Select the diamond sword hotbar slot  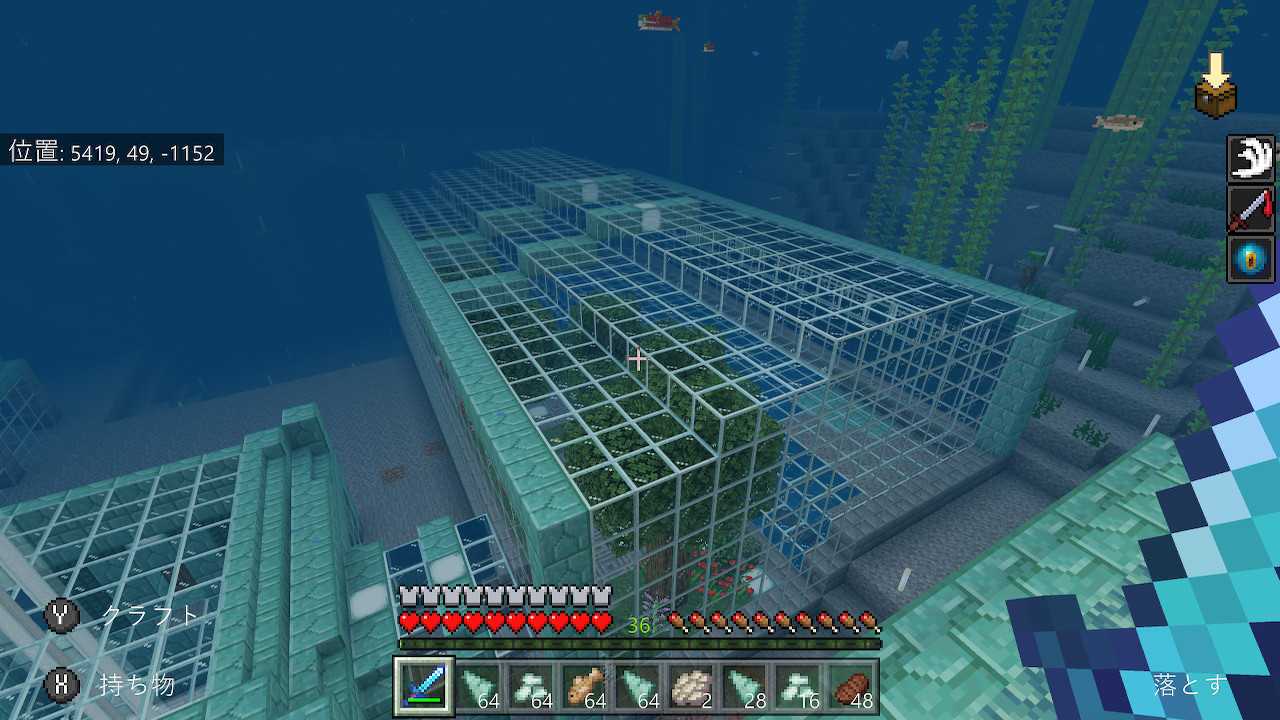[x=424, y=687]
